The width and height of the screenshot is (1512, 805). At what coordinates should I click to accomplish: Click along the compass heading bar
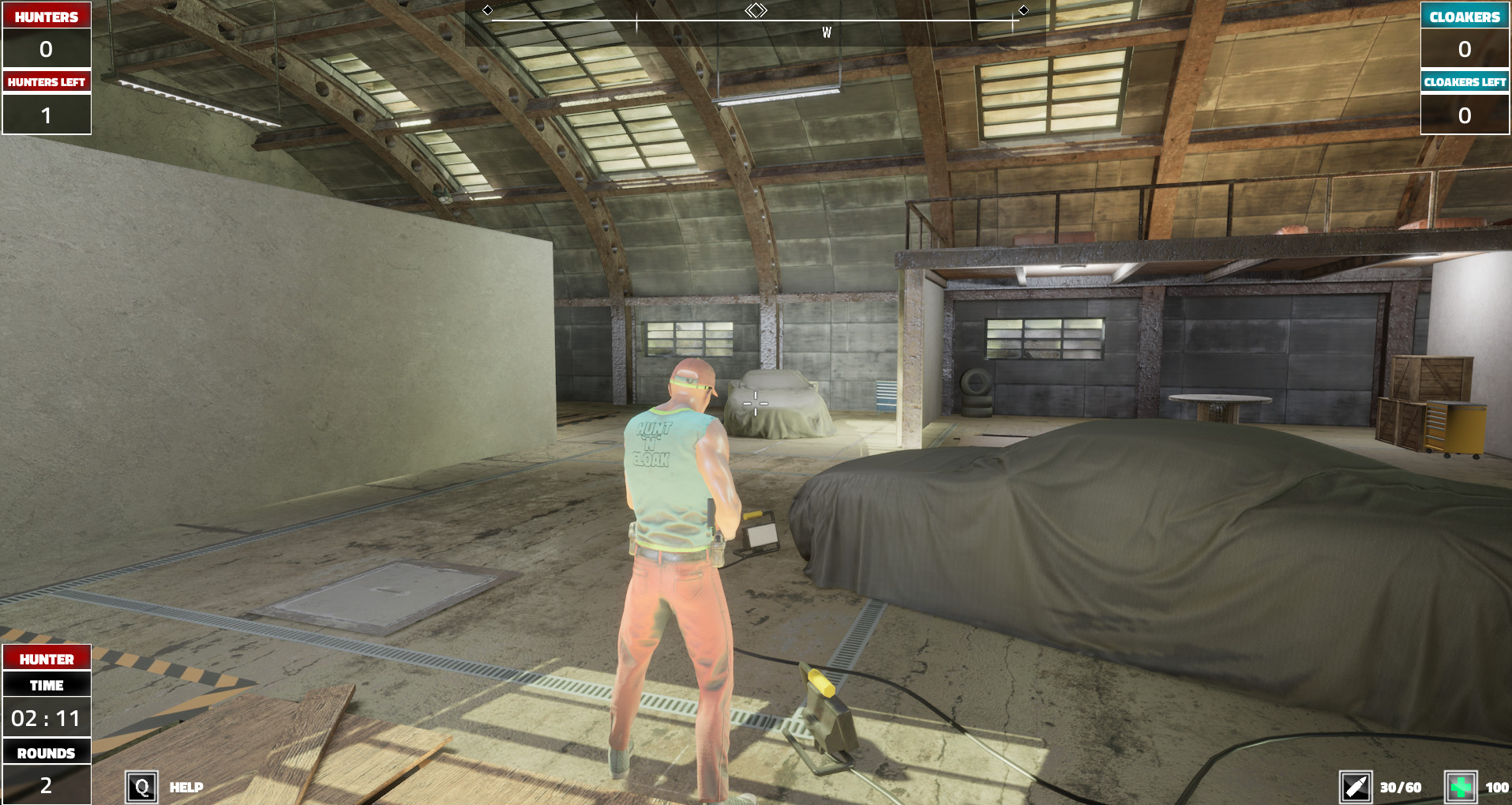[756, 22]
